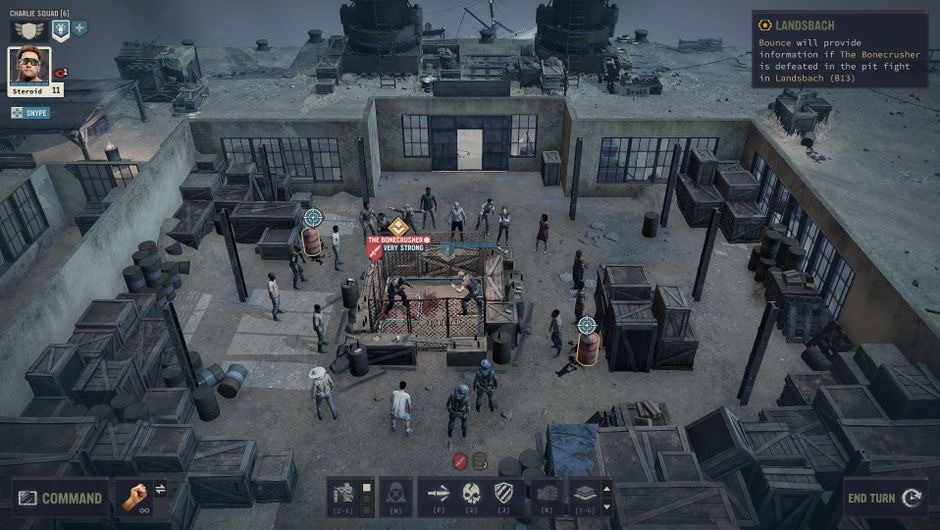This screenshot has width=940, height=530.
Task: Activate the skull ability icon
Action: (x=471, y=494)
